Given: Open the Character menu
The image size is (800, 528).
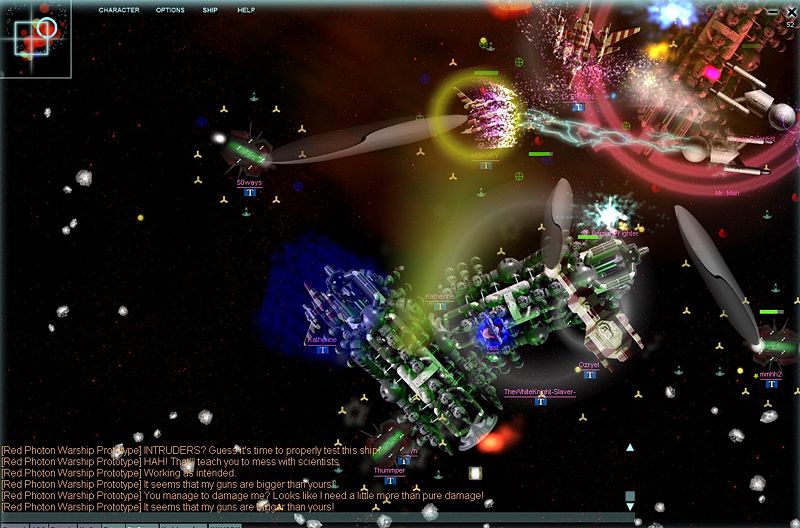Looking at the screenshot, I should pos(119,10).
